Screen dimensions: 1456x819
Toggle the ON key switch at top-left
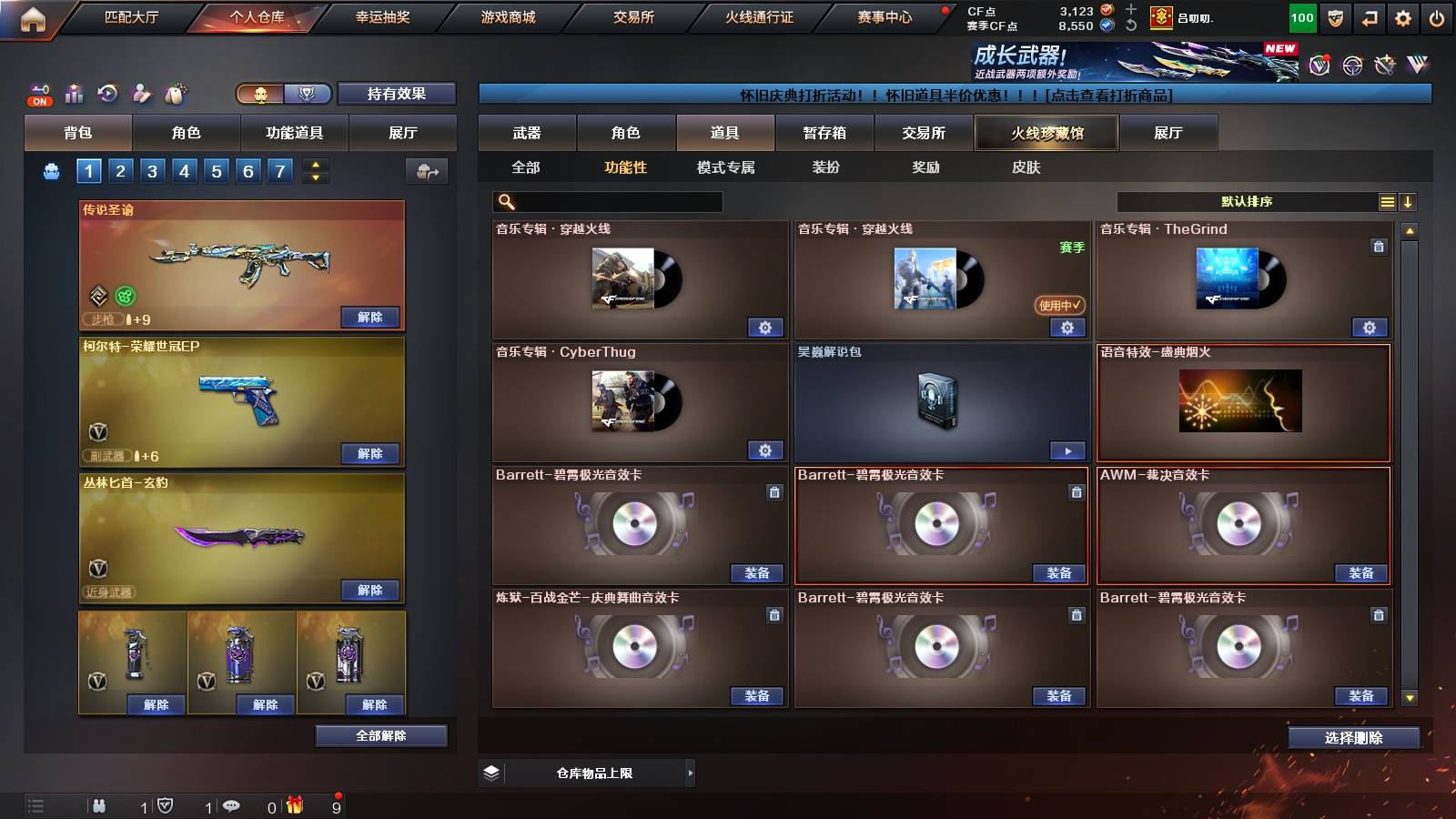coord(38,93)
